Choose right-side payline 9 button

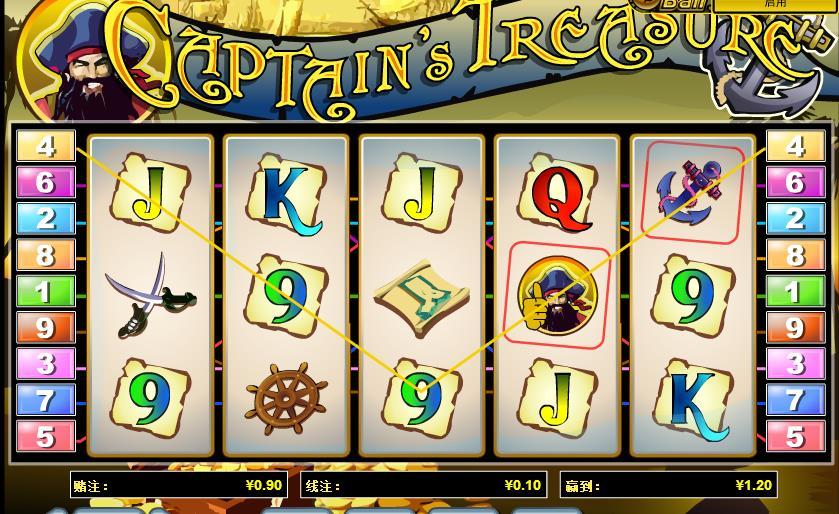click(795, 327)
